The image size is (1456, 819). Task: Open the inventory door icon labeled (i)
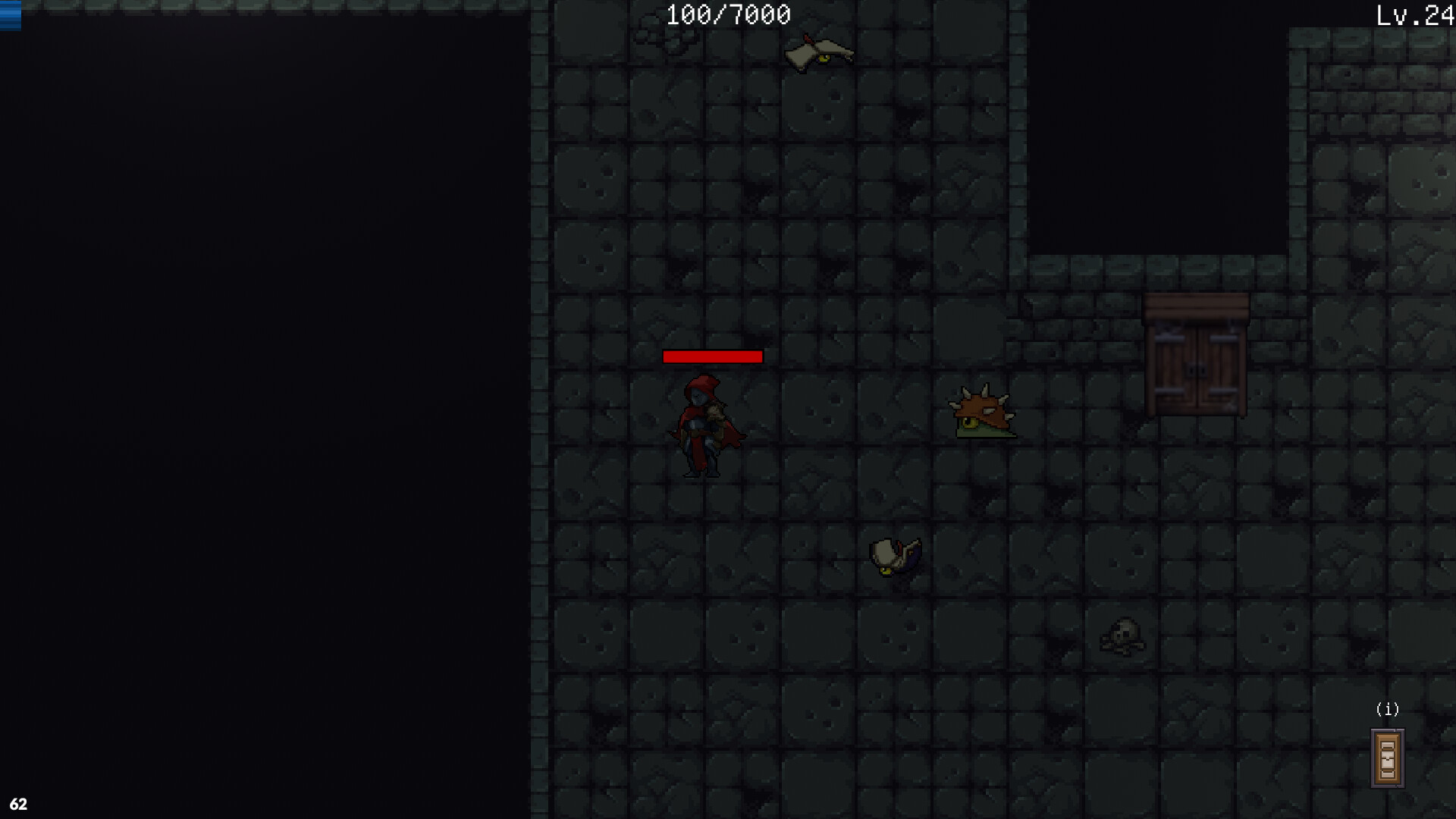(x=1387, y=758)
